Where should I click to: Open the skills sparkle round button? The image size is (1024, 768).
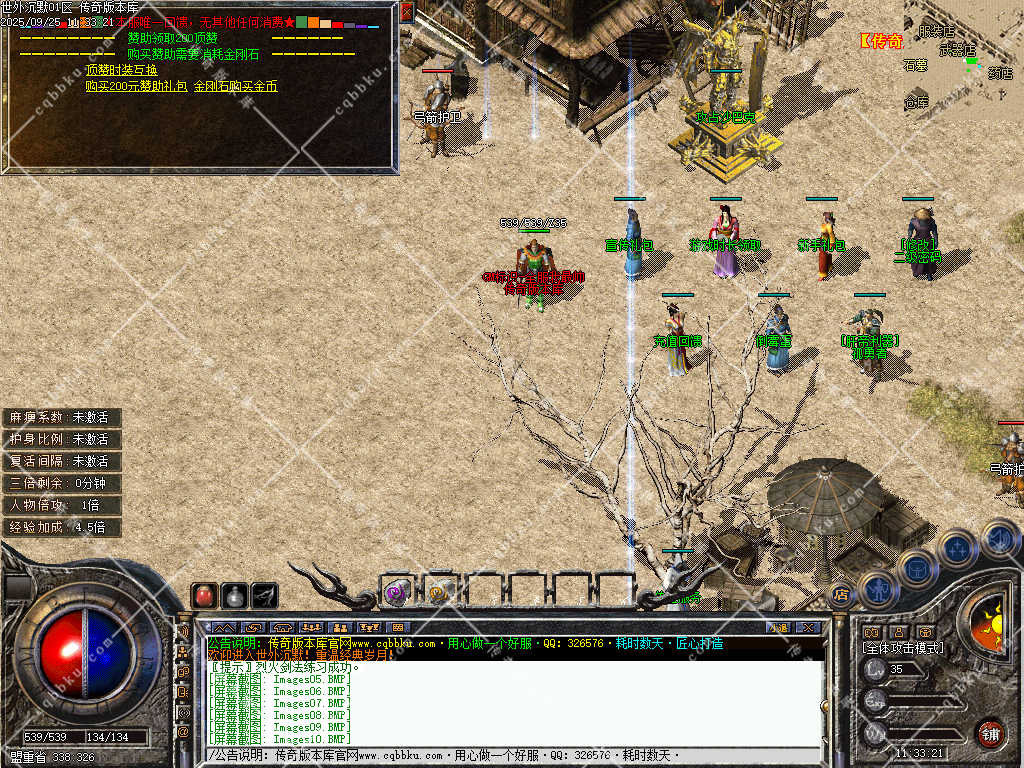pyautogui.click(x=957, y=548)
